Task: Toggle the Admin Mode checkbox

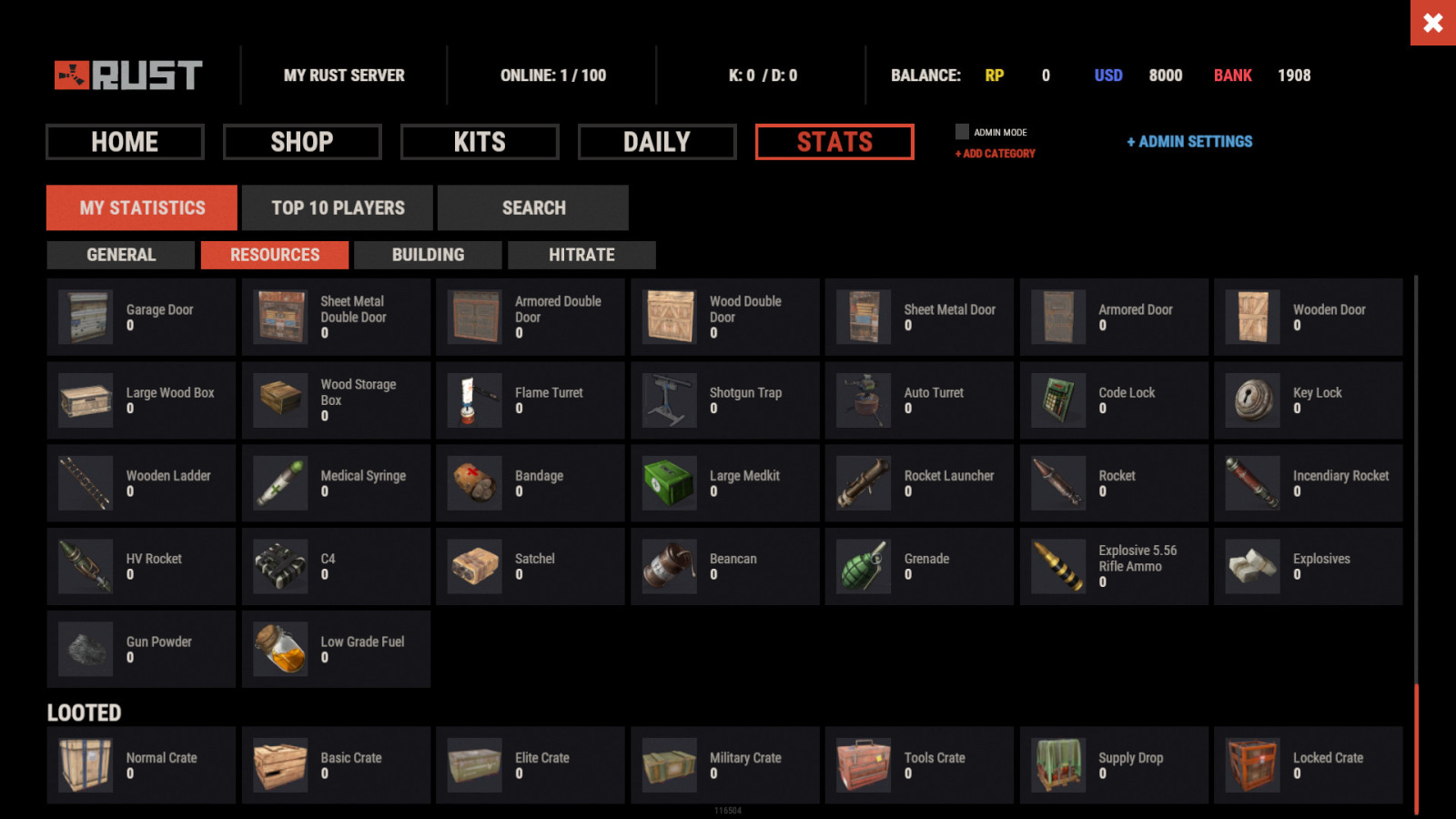Action: point(962,132)
